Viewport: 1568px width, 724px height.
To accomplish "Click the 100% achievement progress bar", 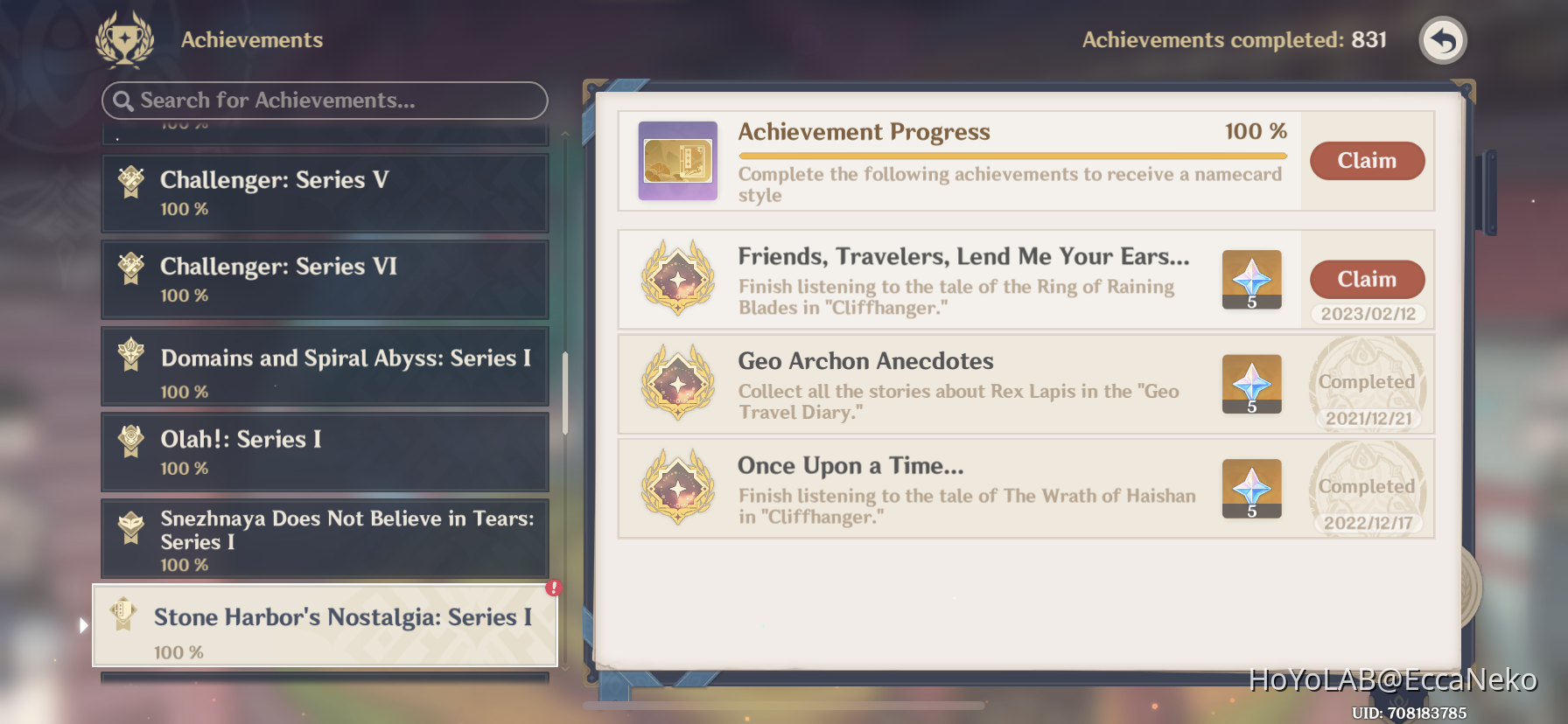I will pyautogui.click(x=1011, y=154).
